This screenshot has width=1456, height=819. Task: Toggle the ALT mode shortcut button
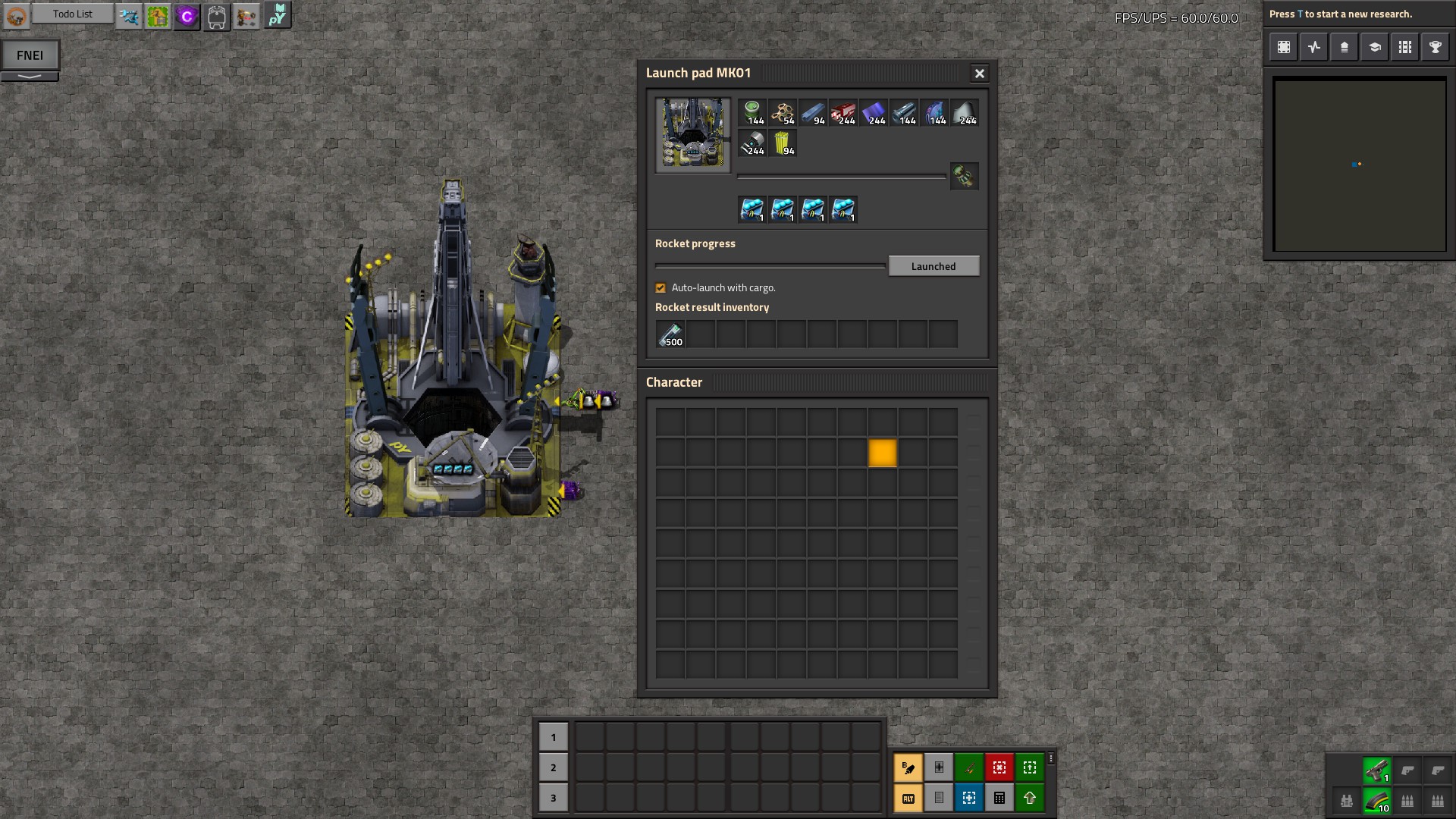908,798
